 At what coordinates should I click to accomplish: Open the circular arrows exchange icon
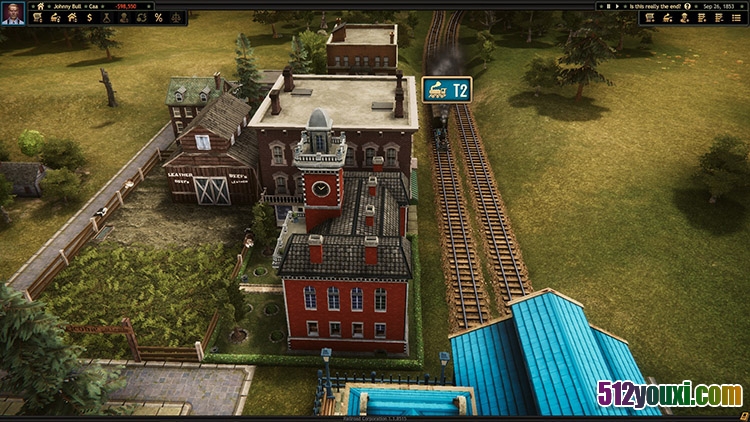pyautogui.click(x=141, y=18)
